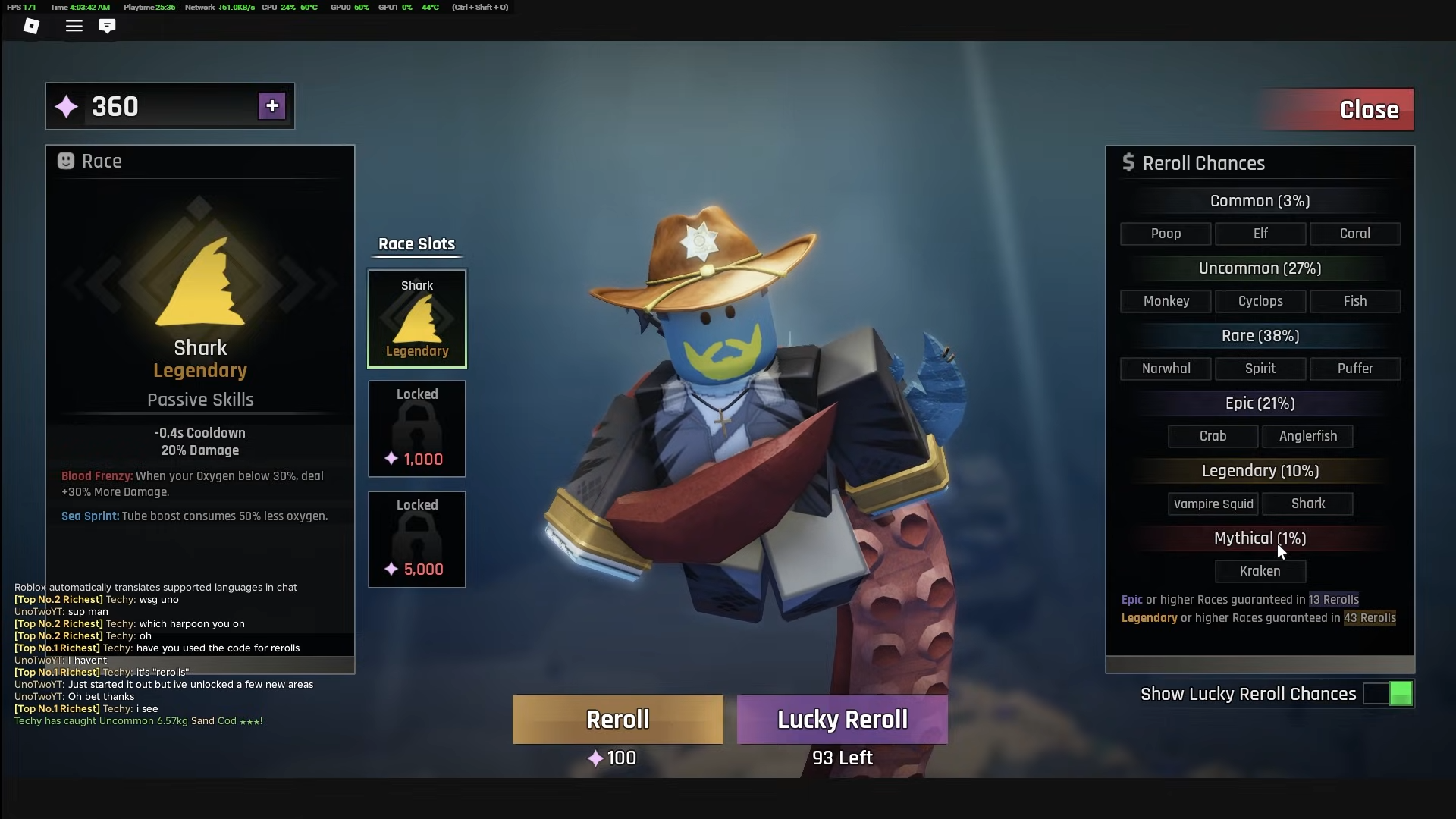Unlock the 5,000 gem locked race slot
This screenshot has height=819, width=1456.
coord(417,539)
